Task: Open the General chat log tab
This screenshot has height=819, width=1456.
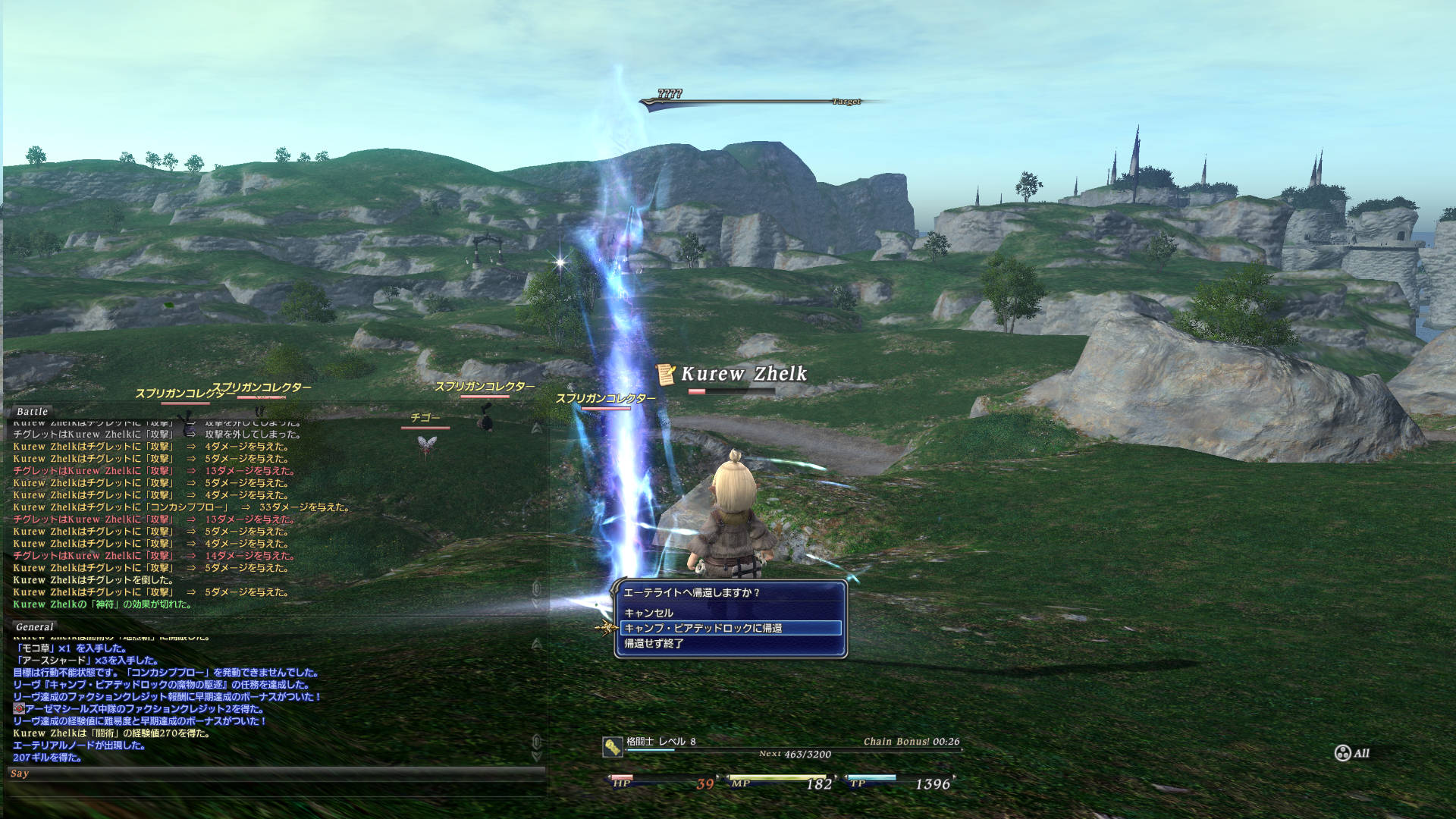Action: point(34,626)
